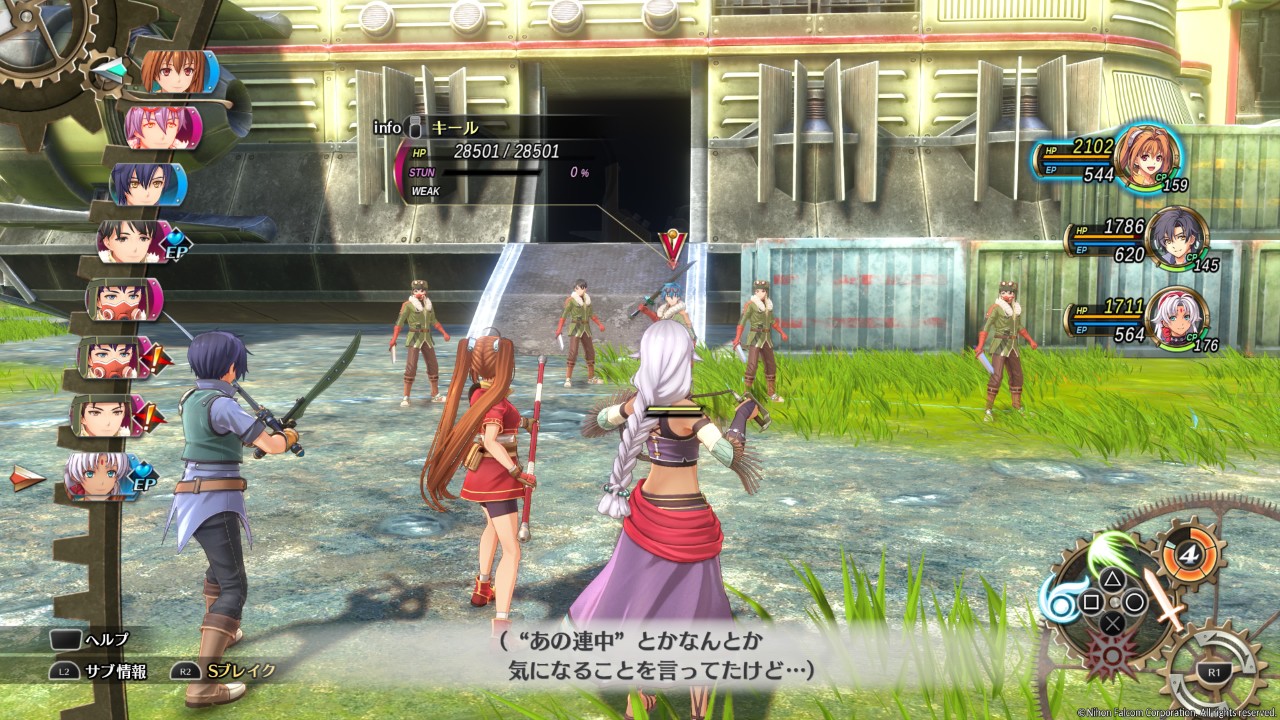
Task: Pick the white-haired girl's party portrait
Action: (1176, 319)
